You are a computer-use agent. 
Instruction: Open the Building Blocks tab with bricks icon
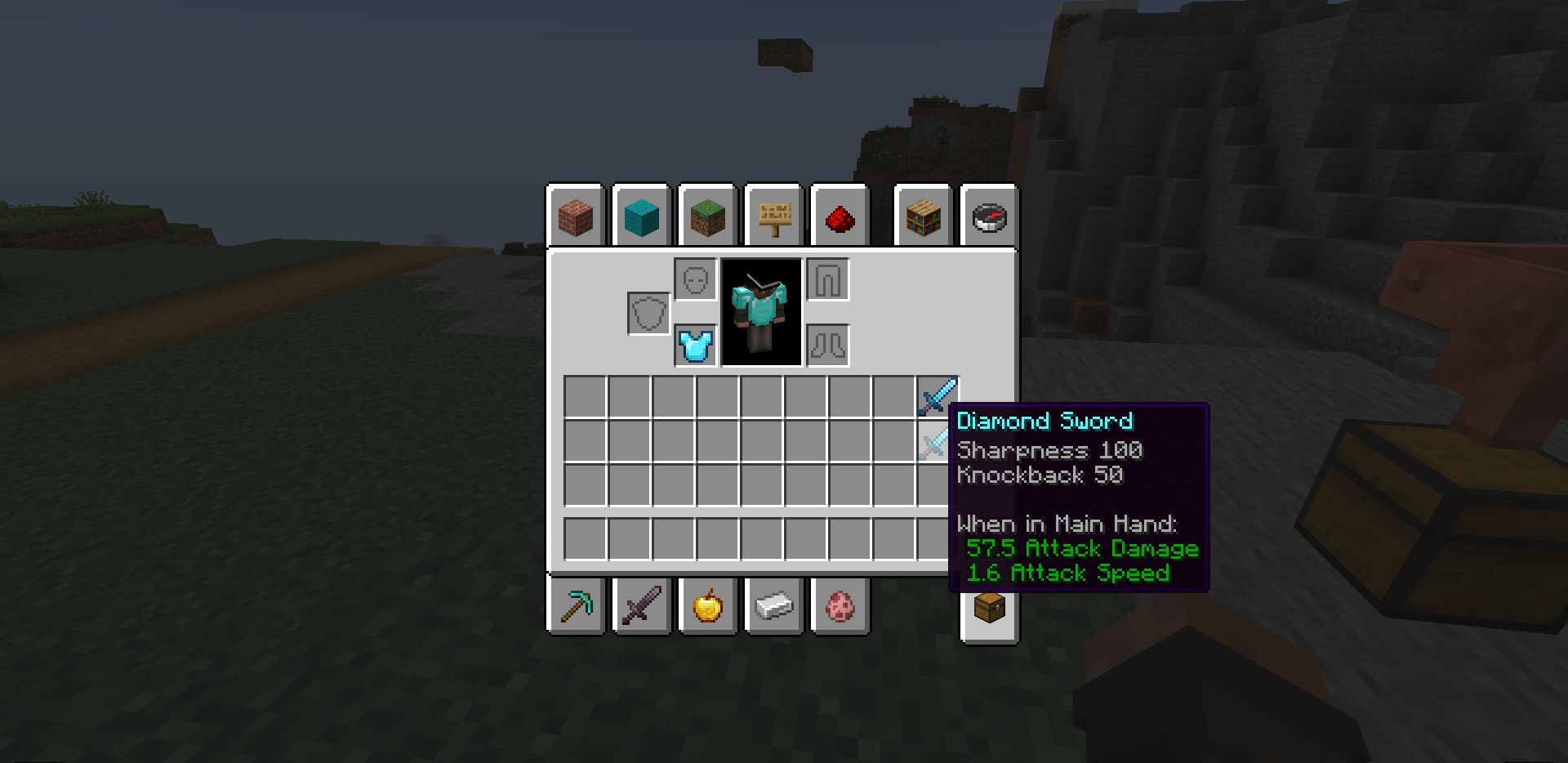coord(576,216)
